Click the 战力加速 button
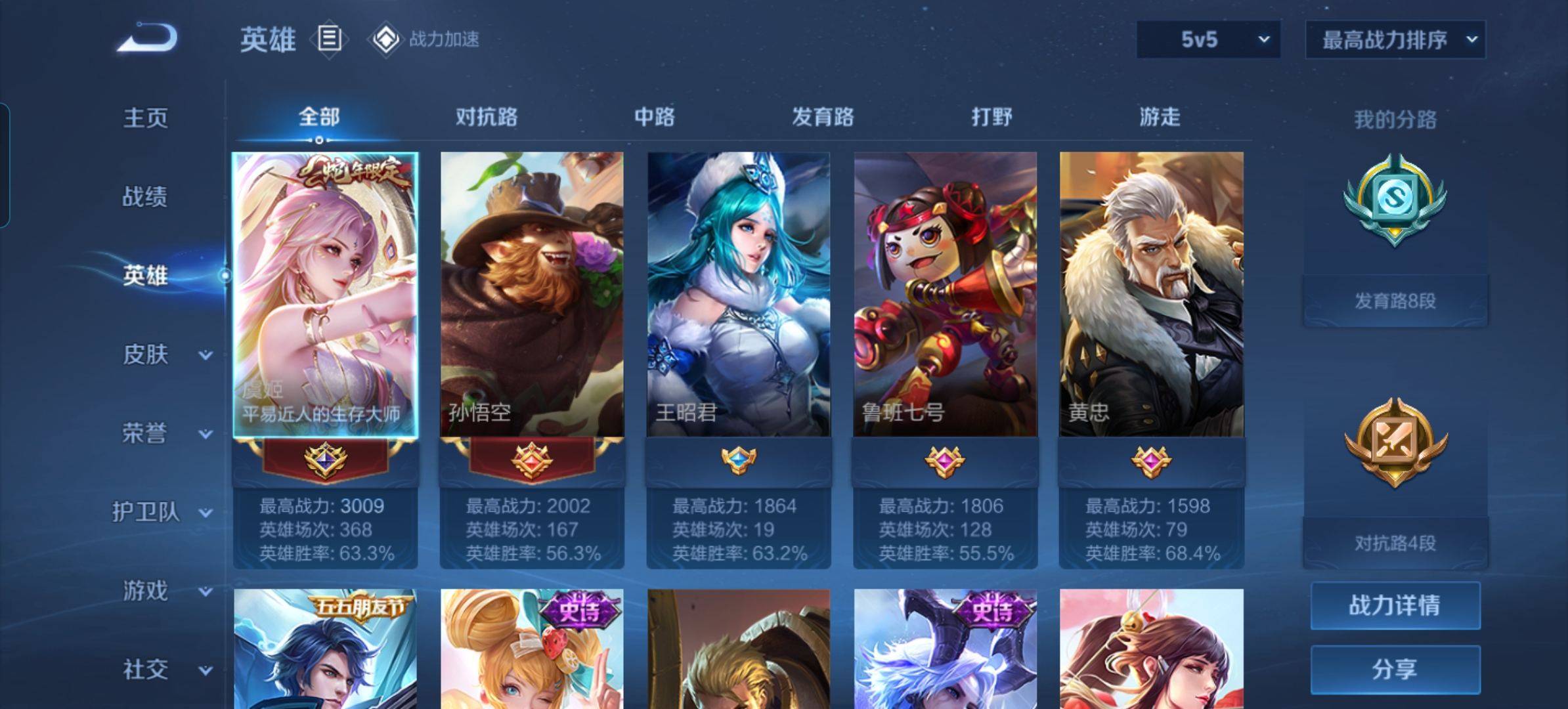 tap(427, 39)
